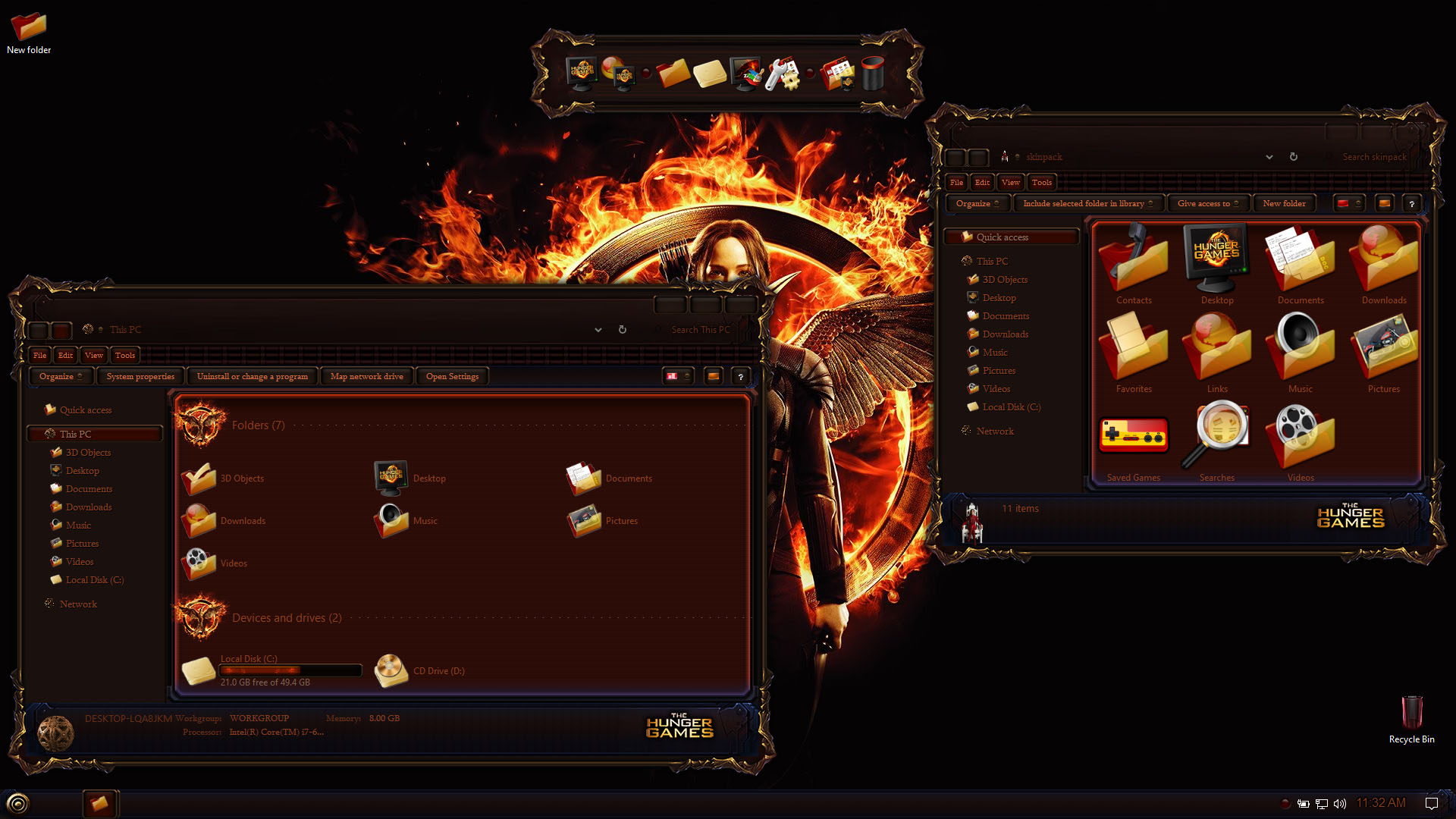Click the trash can icon in the dock
Viewport: 1456px width, 819px height.
873,74
